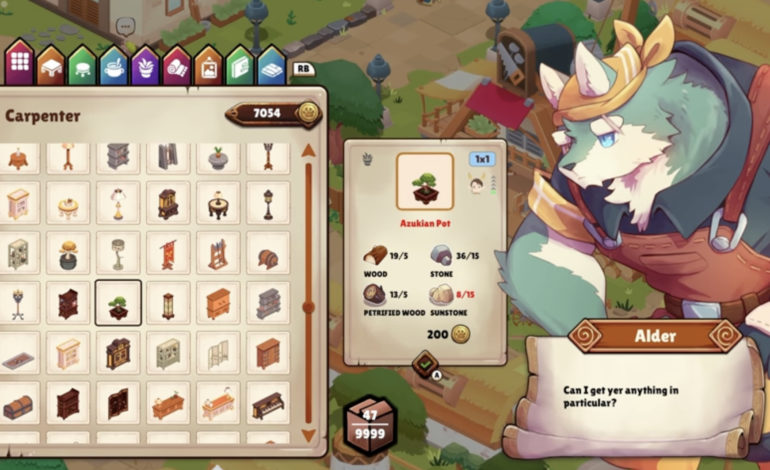
Task: Pick the piano furniture item
Action: point(268,405)
